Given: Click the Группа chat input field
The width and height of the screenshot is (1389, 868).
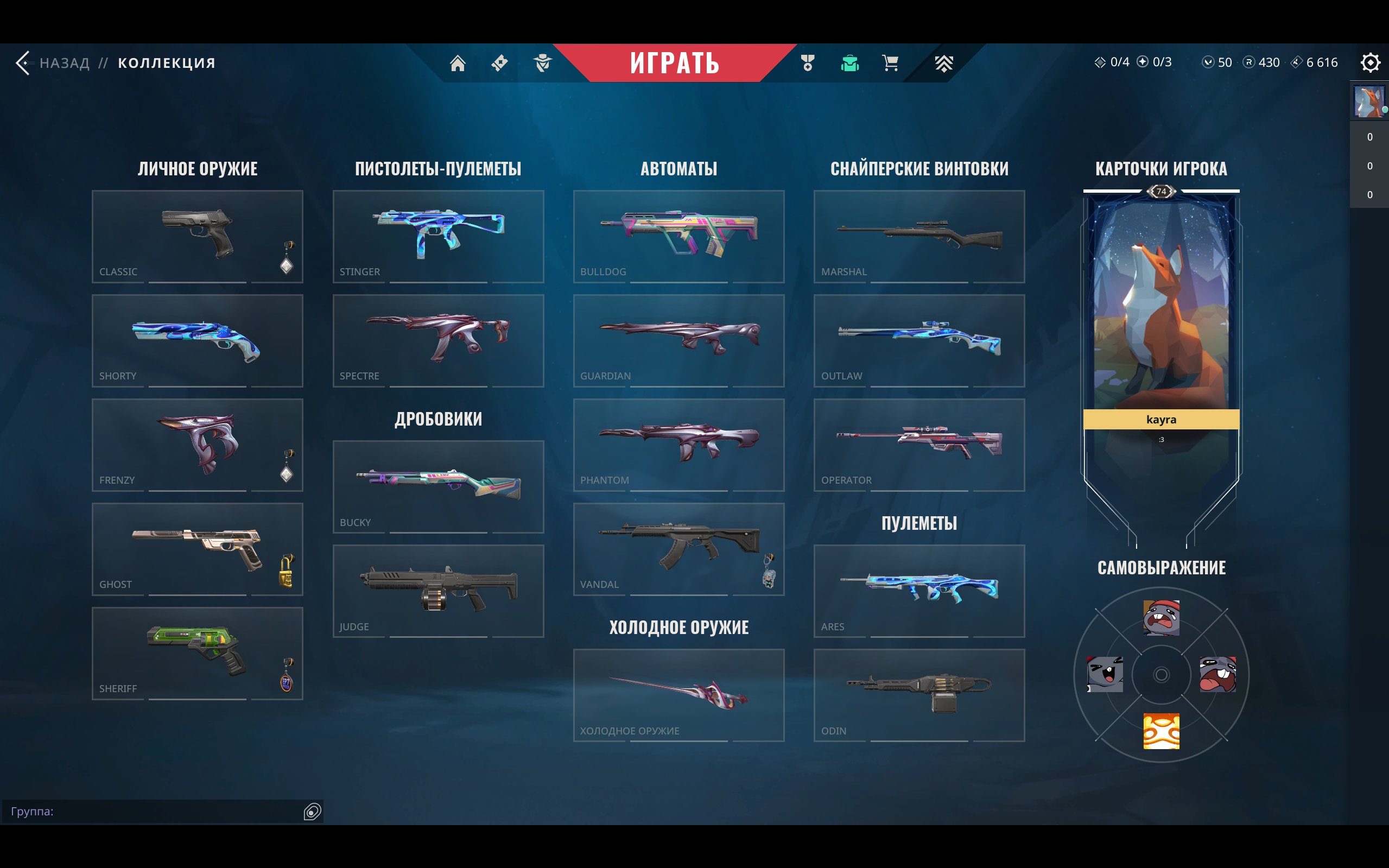Looking at the screenshot, I should 155,811.
